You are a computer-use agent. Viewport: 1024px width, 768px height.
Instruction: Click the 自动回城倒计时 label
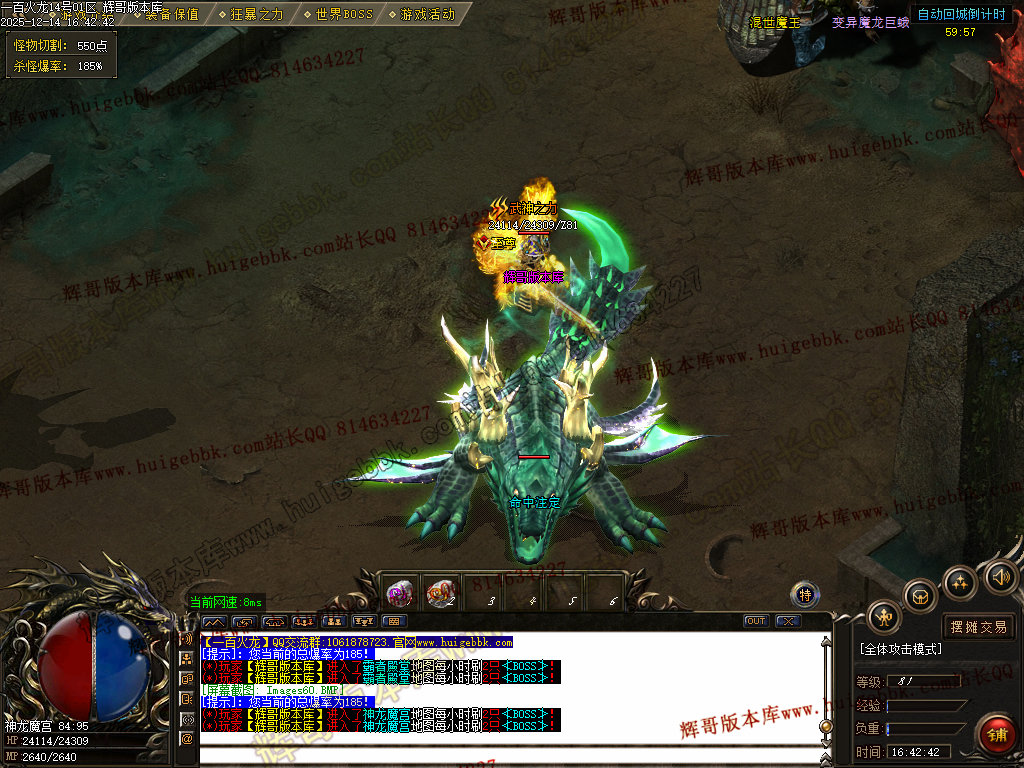tap(961, 14)
